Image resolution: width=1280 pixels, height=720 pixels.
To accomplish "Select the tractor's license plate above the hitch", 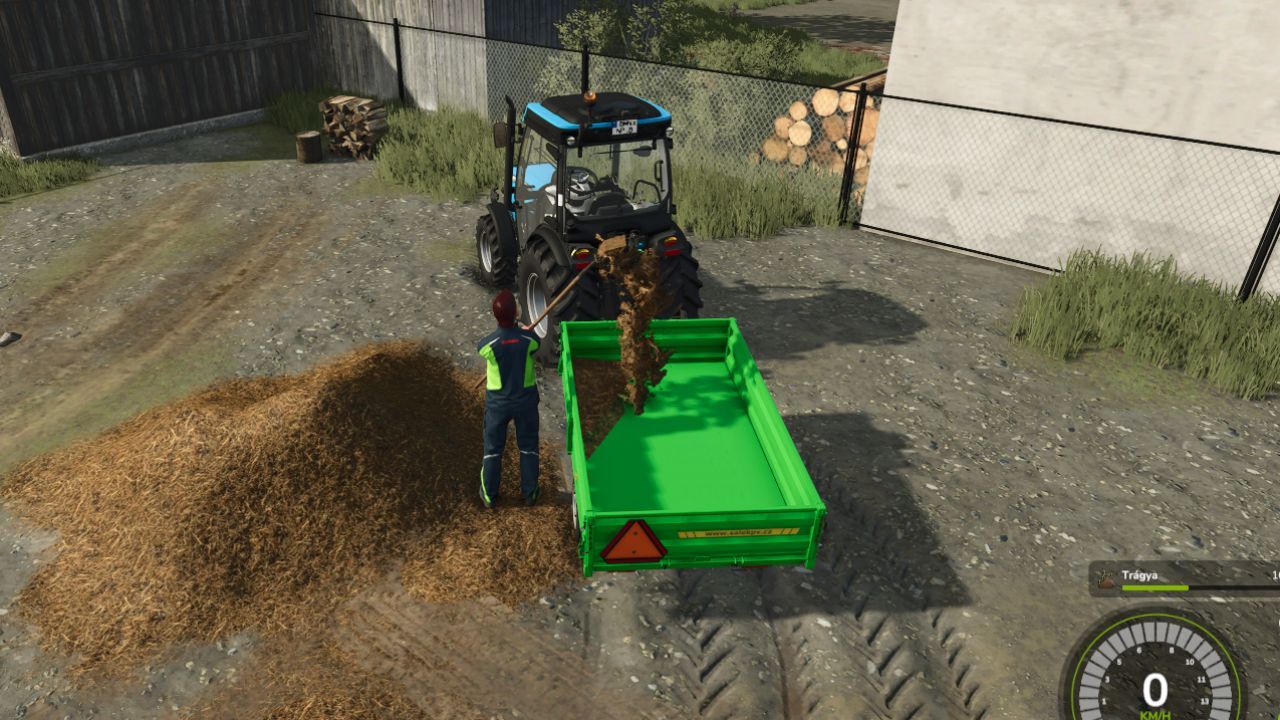I will [x=625, y=127].
